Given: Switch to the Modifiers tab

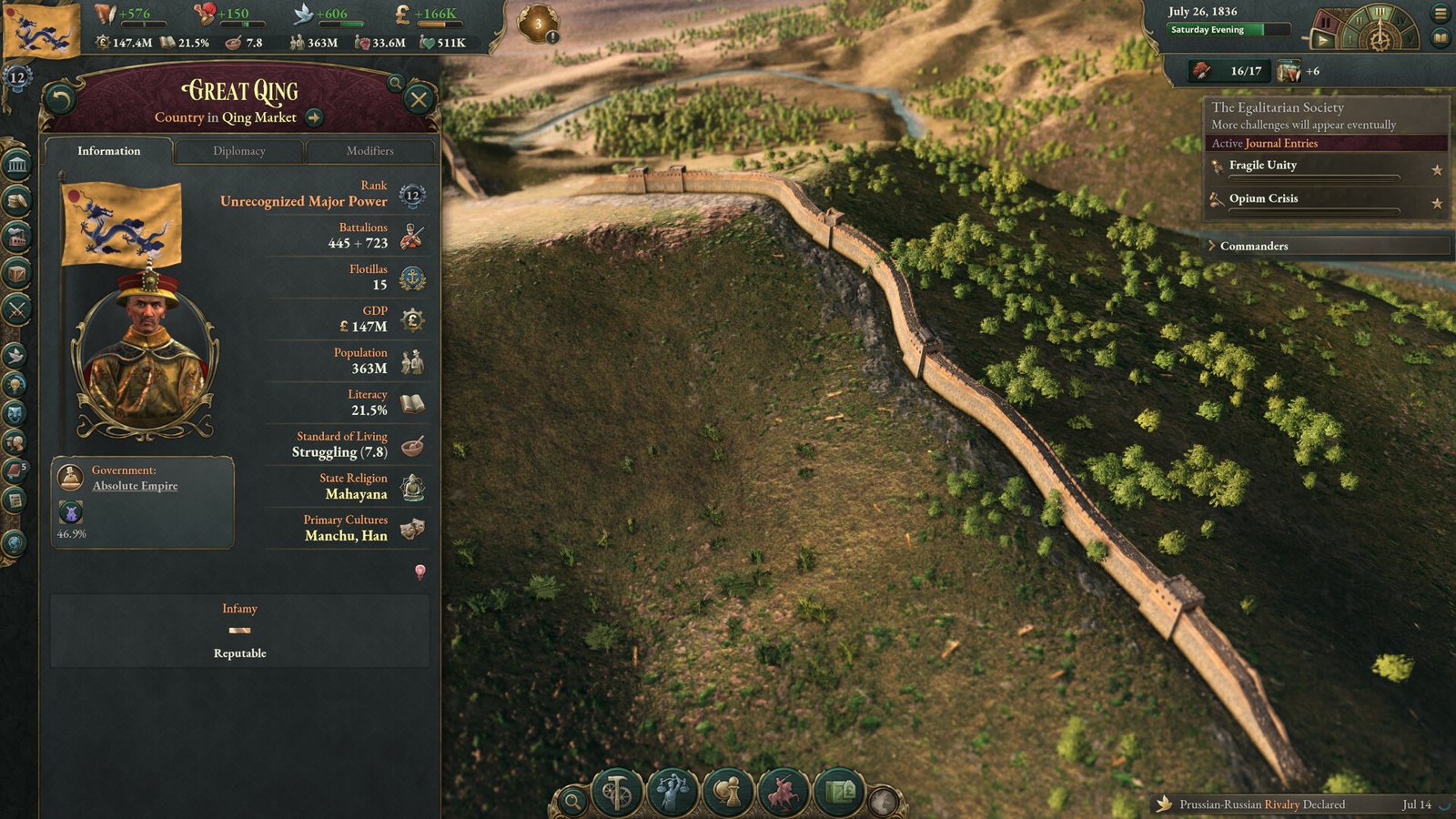Looking at the screenshot, I should point(369,152).
